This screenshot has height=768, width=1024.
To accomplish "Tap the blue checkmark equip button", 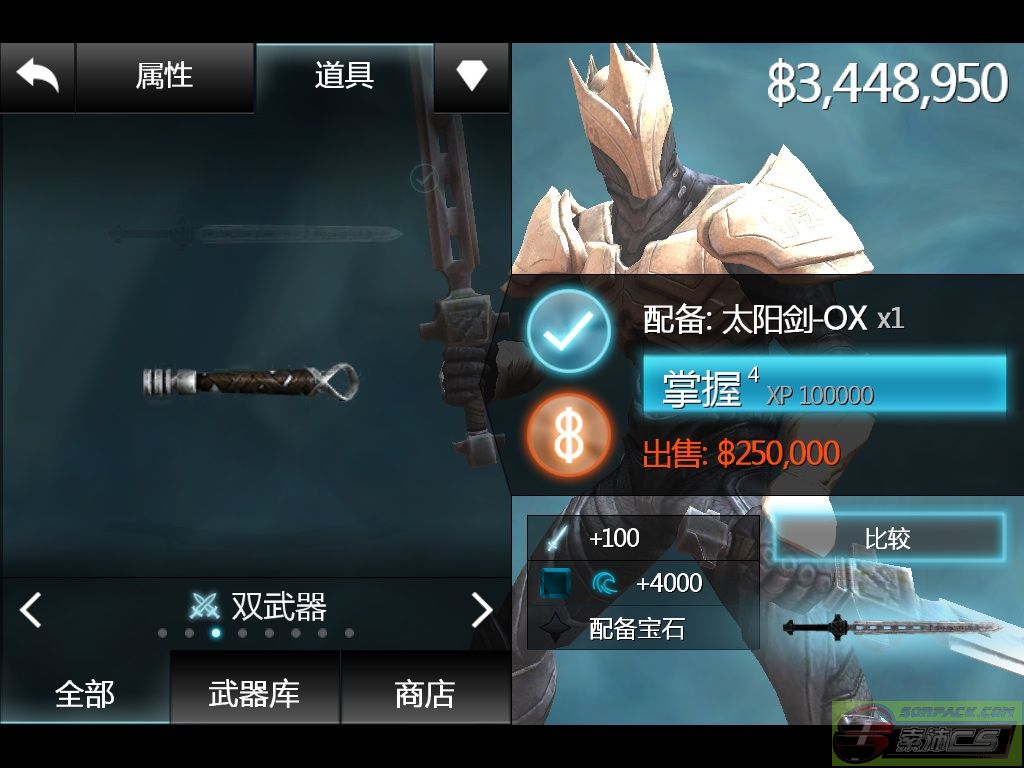I will coord(568,331).
